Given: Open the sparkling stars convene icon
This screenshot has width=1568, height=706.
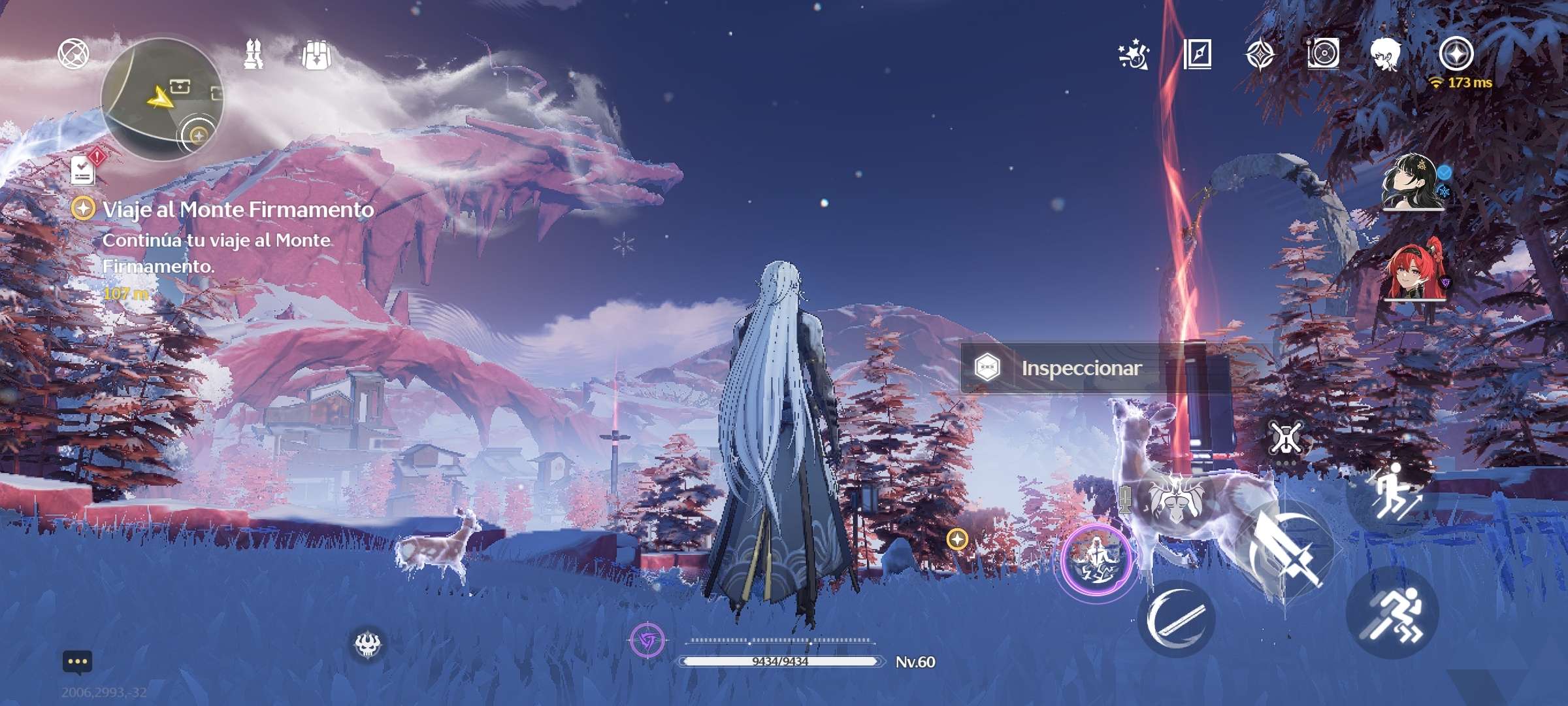Looking at the screenshot, I should [1134, 55].
